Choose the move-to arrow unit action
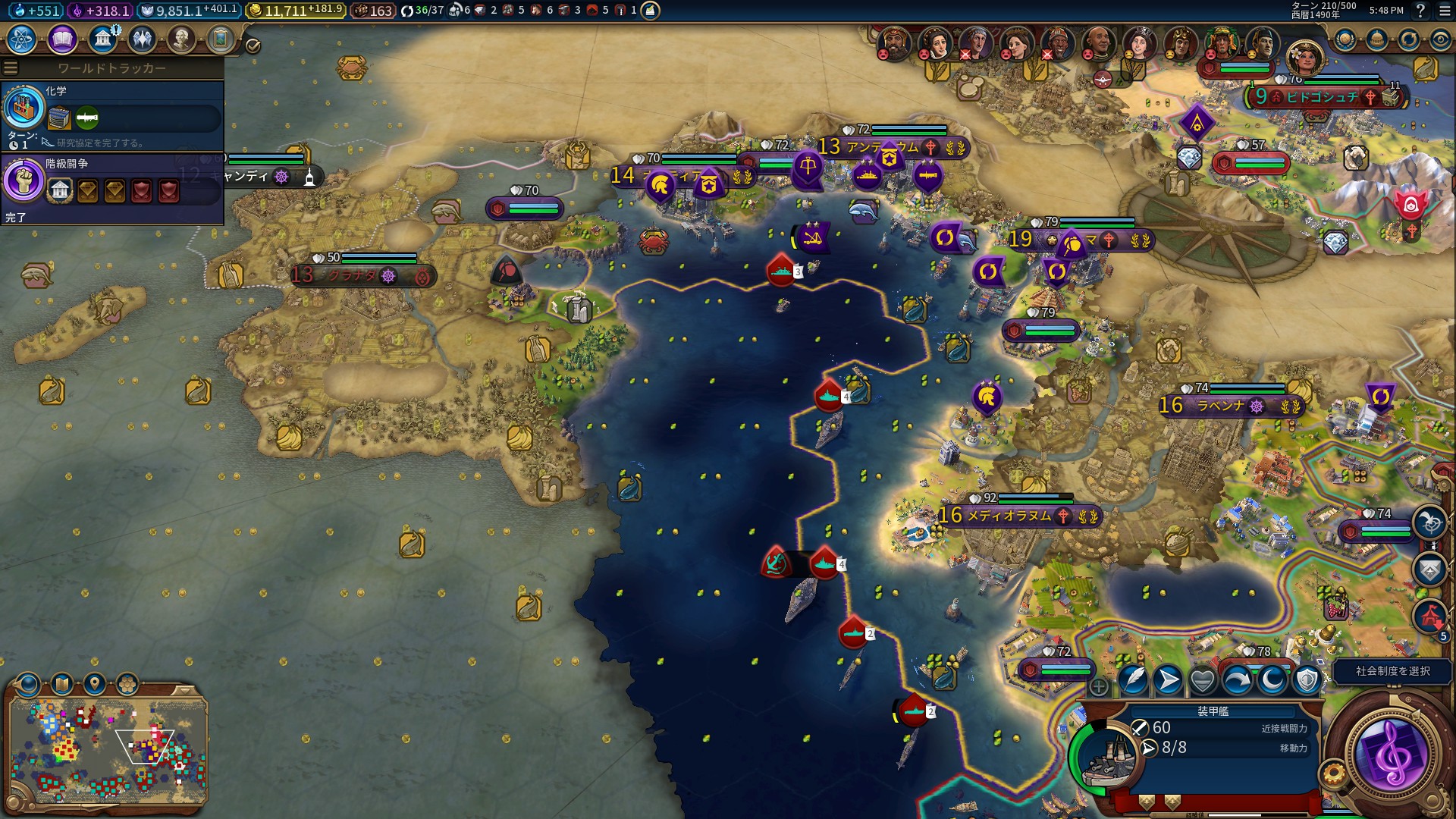Viewport: 1456px width, 819px height. 1168,680
